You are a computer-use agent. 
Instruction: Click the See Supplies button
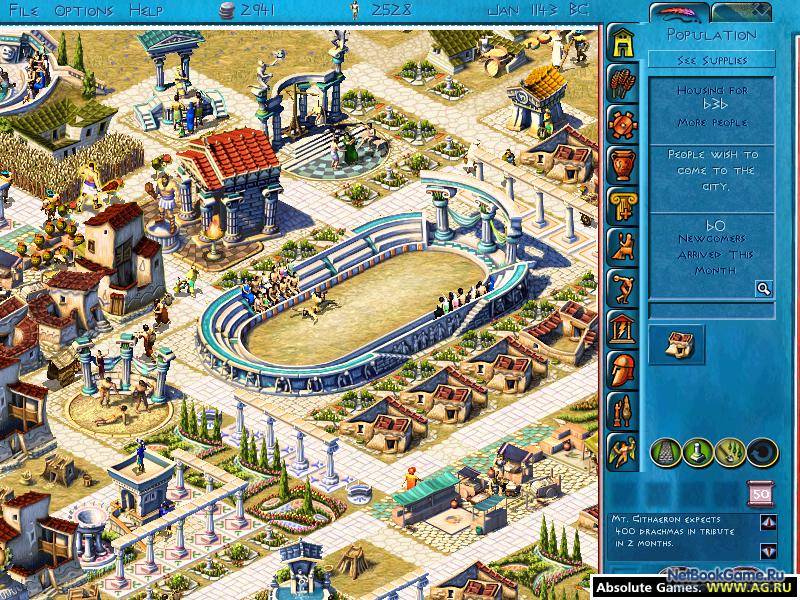coord(711,60)
